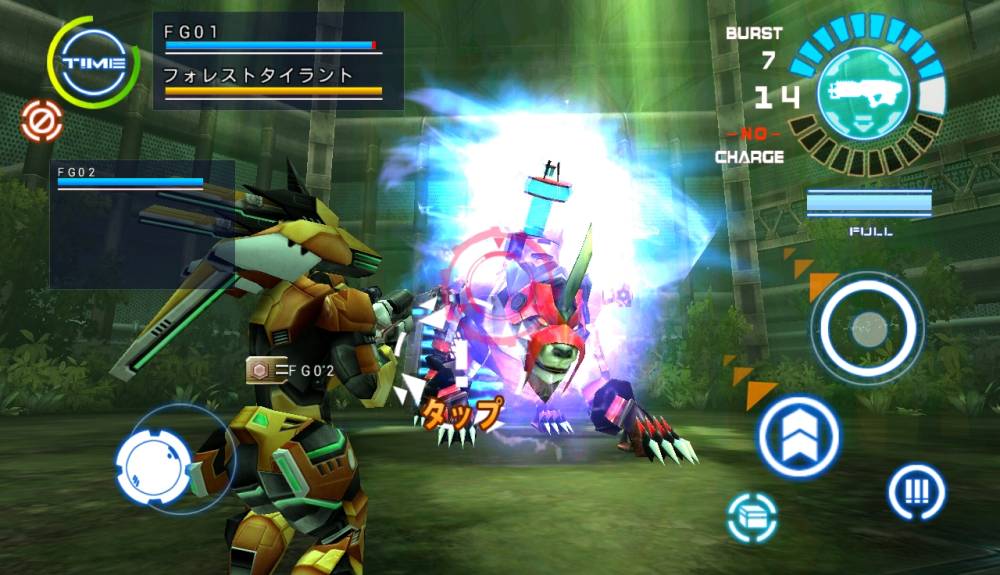Viewport: 1000px width, 575px height.
Task: Open the pause menu button
Action: pos(916,491)
